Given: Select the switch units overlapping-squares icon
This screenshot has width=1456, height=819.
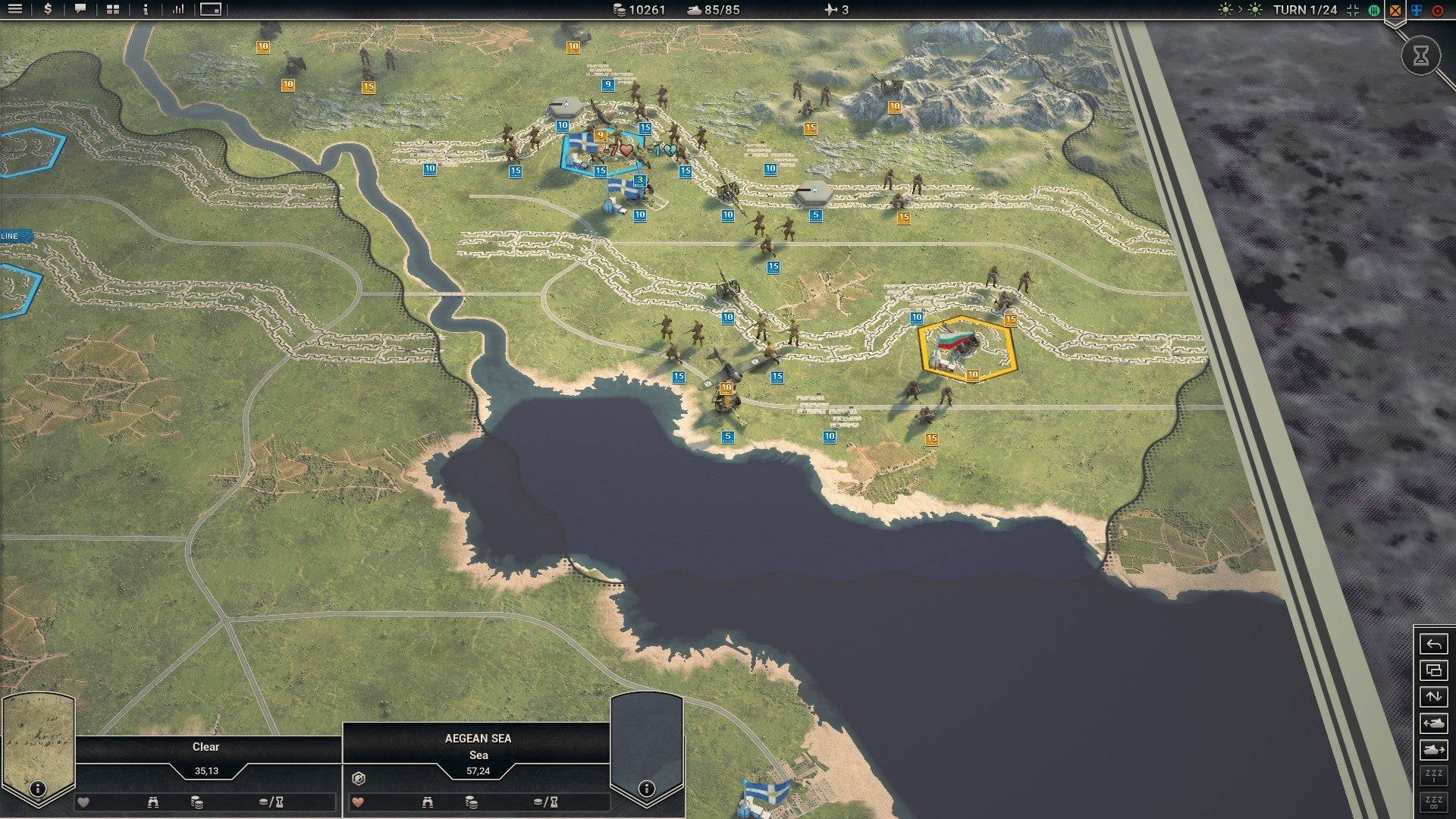Looking at the screenshot, I should [1433, 670].
